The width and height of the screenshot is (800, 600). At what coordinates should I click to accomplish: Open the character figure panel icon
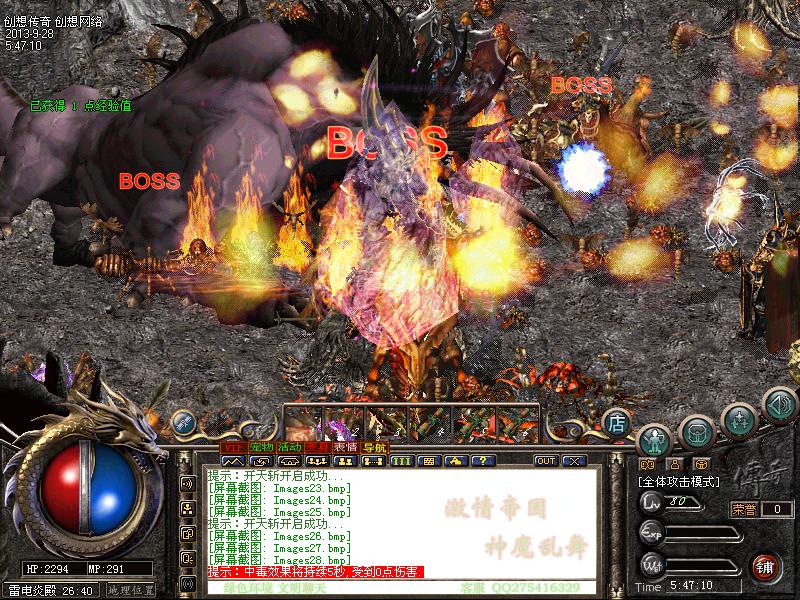click(x=655, y=438)
